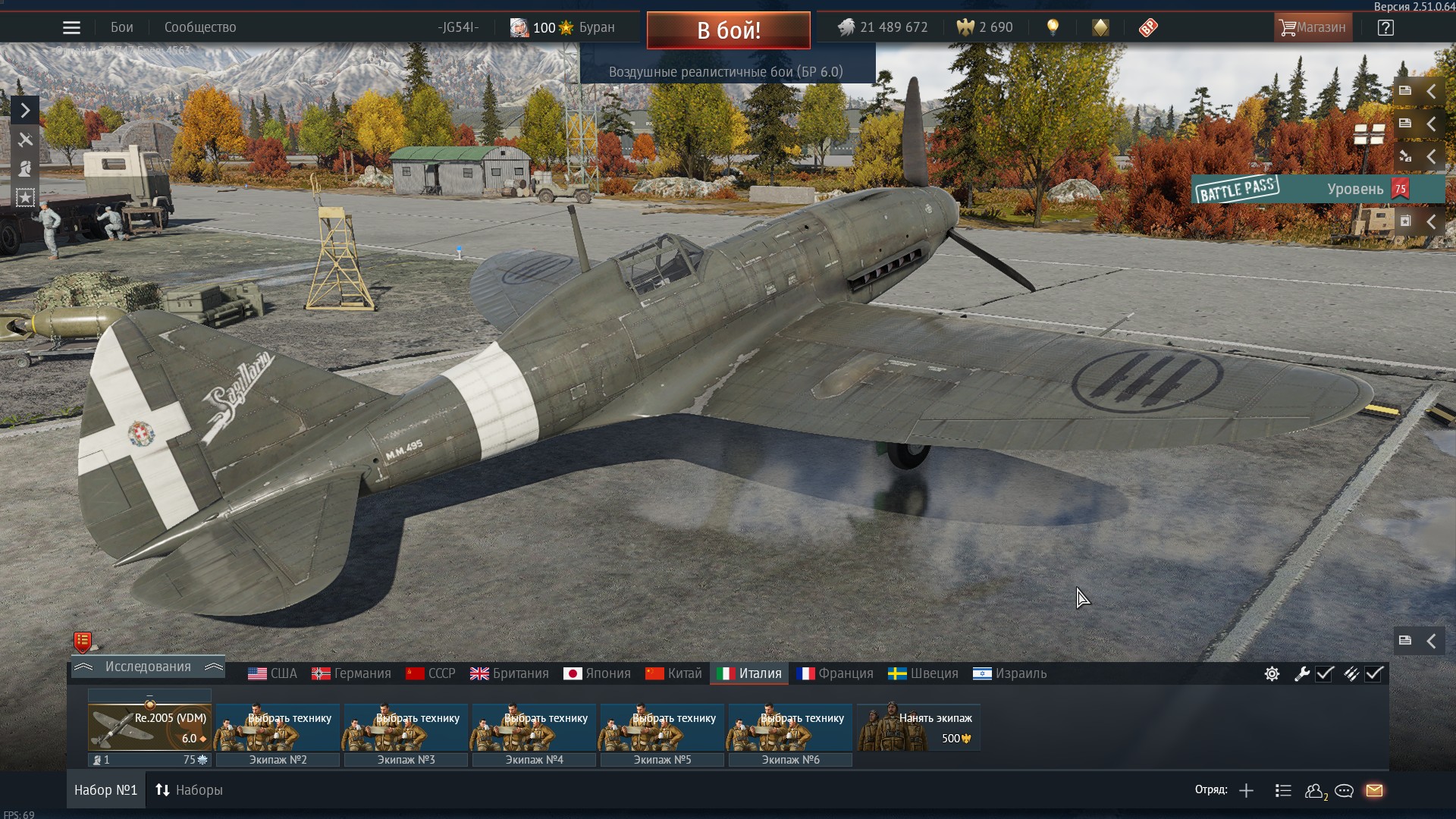Click the question mark help button
Image resolution: width=1456 pixels, height=819 pixels.
click(1385, 28)
